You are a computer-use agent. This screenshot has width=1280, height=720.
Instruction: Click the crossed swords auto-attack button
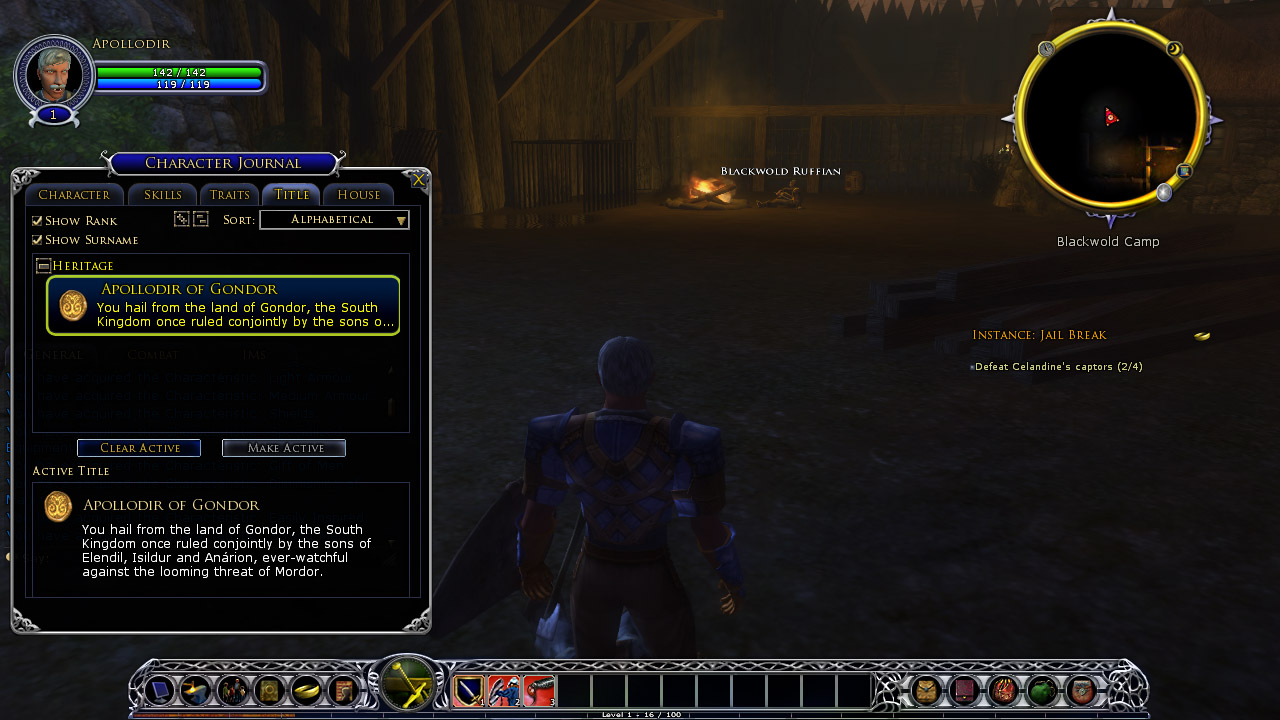(408, 684)
